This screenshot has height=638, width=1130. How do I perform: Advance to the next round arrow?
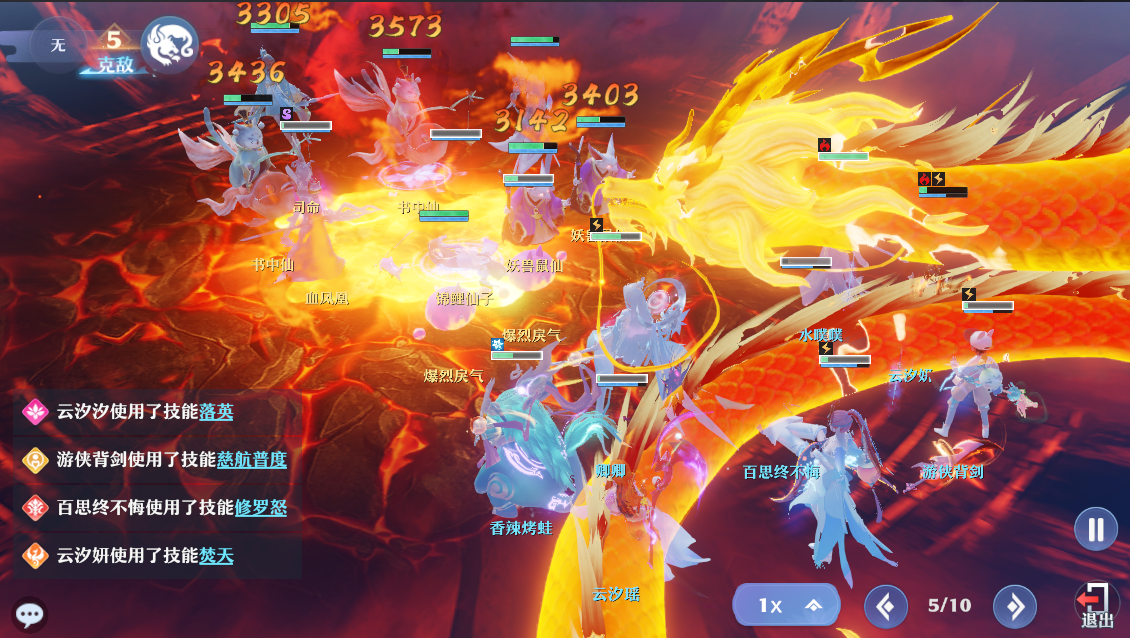[1014, 606]
